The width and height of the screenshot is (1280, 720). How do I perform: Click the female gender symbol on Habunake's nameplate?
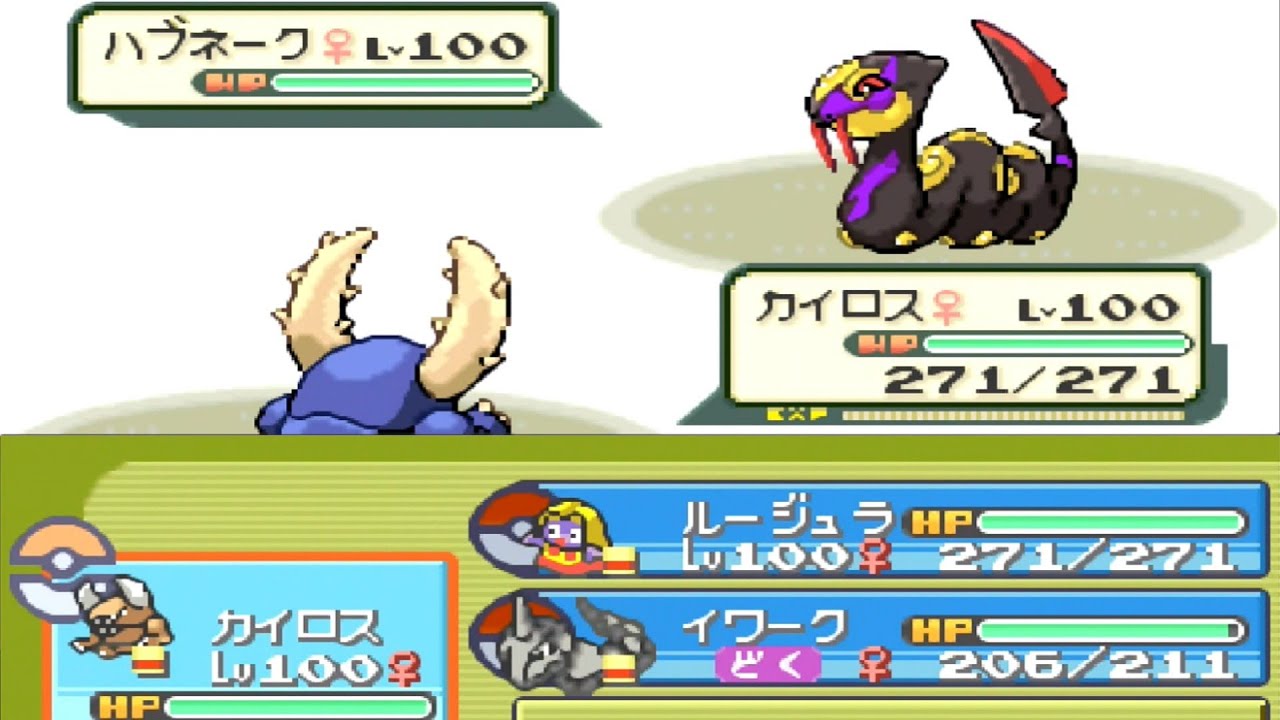[336, 44]
